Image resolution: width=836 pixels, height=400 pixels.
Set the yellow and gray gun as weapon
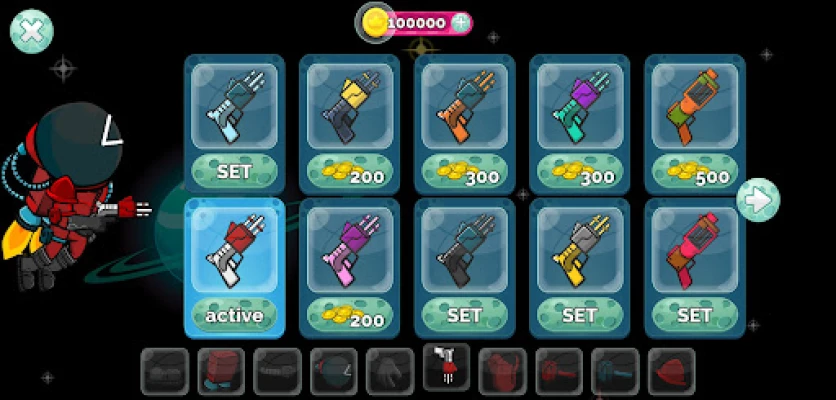pos(579,316)
